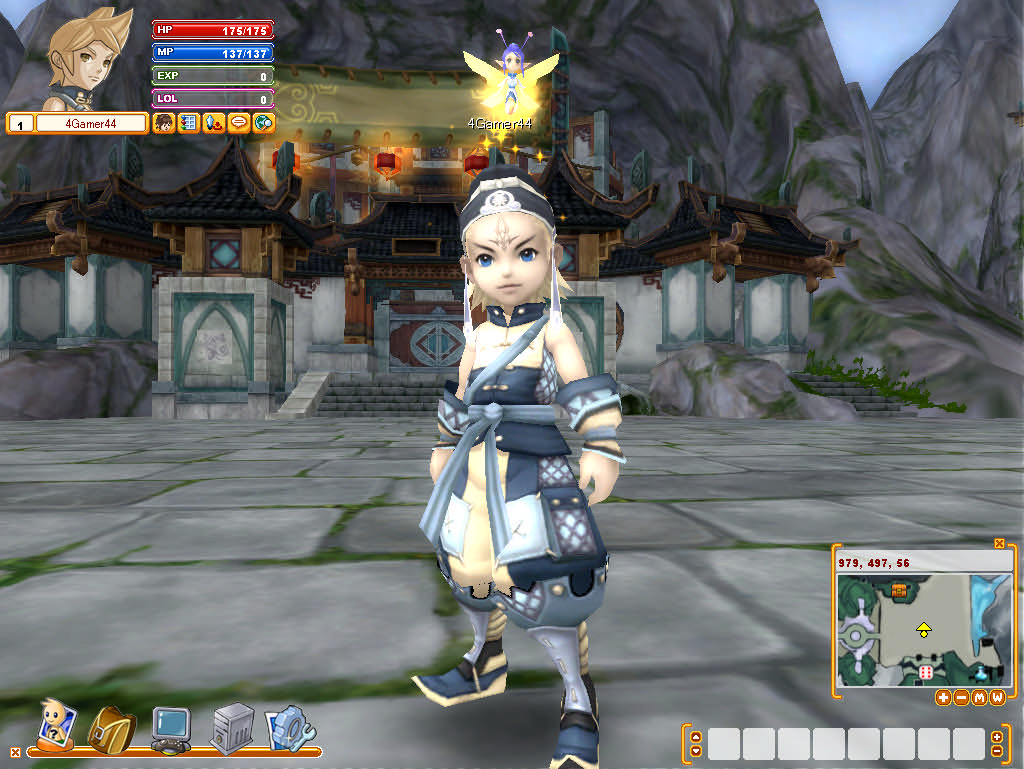The image size is (1024, 769).
Task: Click the hotbar's up arrow button
Action: pos(696,737)
